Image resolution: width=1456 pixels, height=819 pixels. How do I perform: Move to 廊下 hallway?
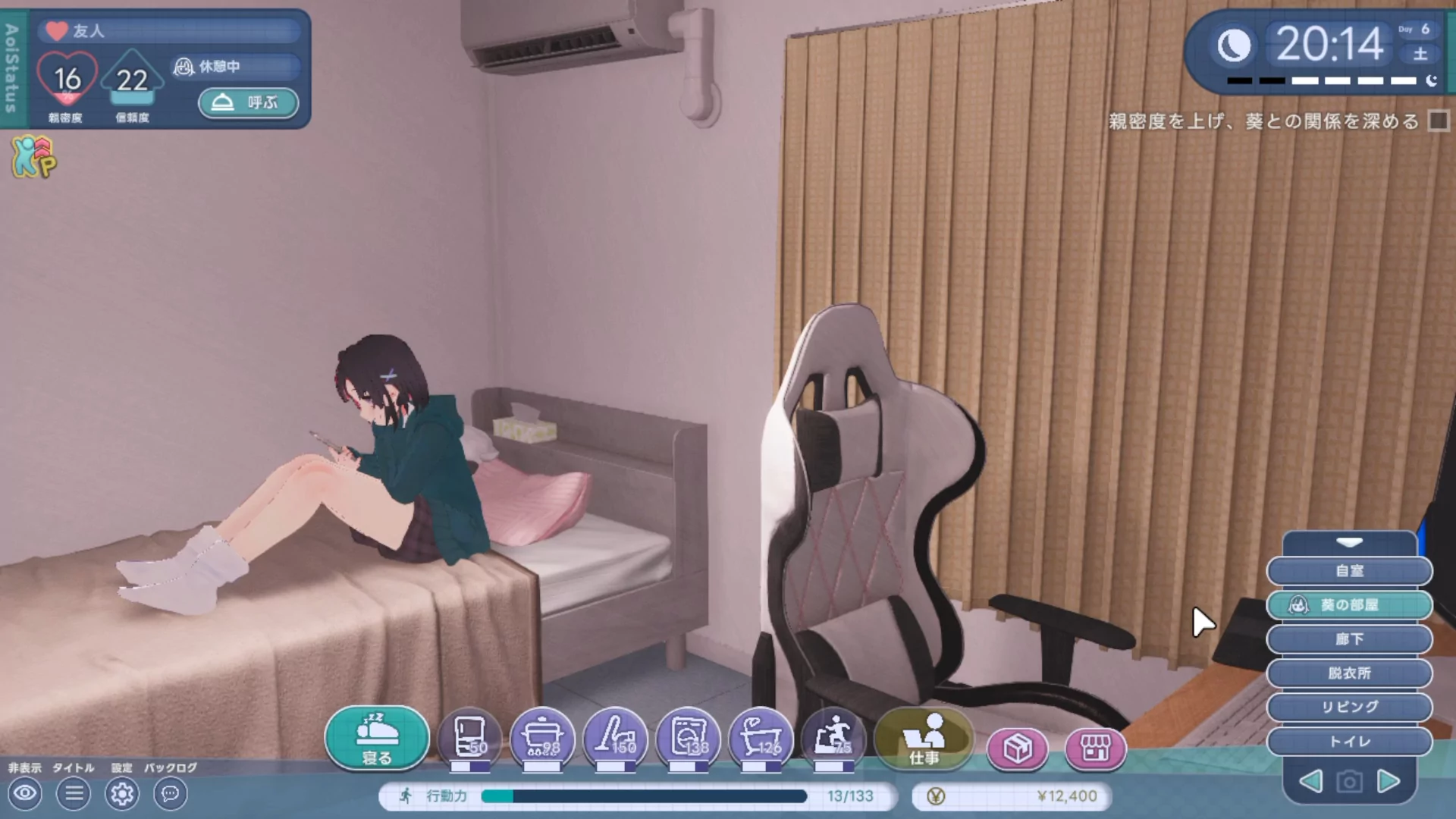(1349, 639)
